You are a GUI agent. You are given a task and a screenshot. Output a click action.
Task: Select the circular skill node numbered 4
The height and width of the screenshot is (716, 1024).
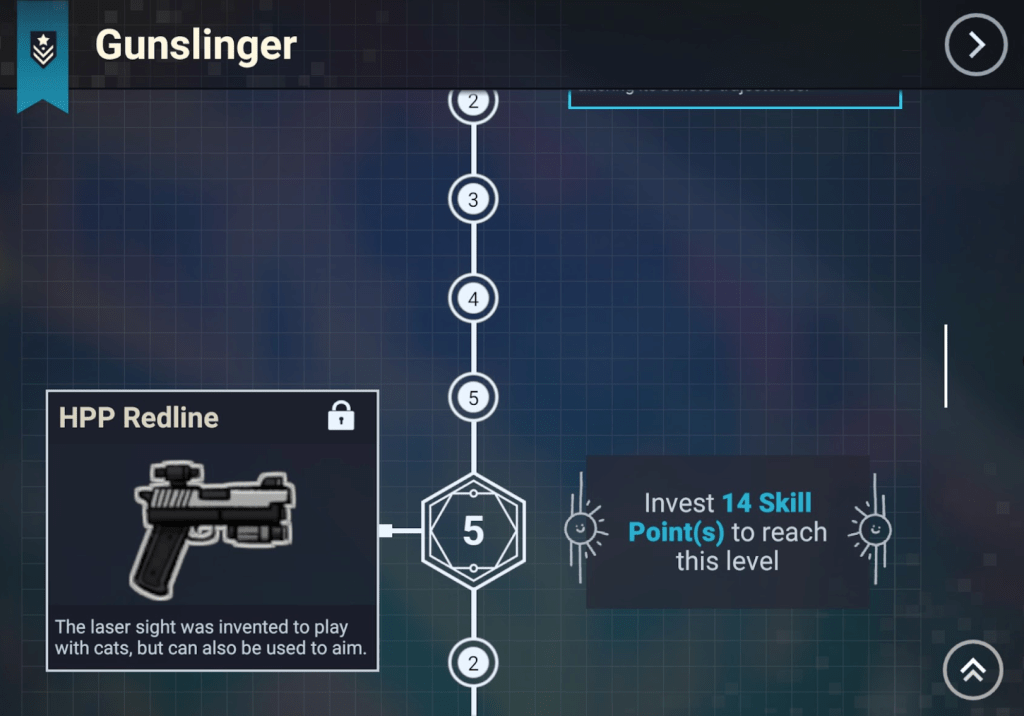(473, 299)
